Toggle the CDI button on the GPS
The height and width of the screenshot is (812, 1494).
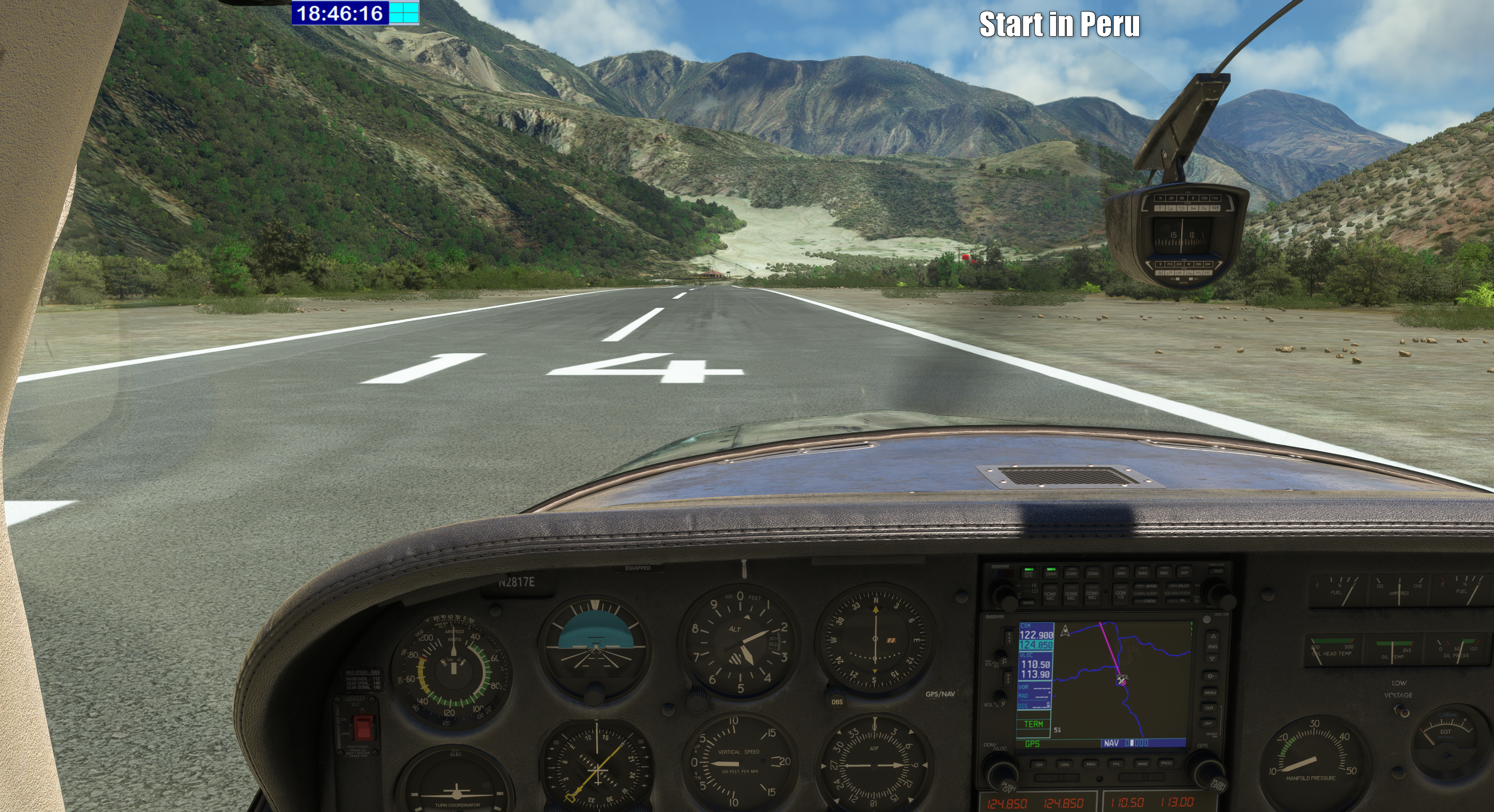pyautogui.click(x=1039, y=765)
